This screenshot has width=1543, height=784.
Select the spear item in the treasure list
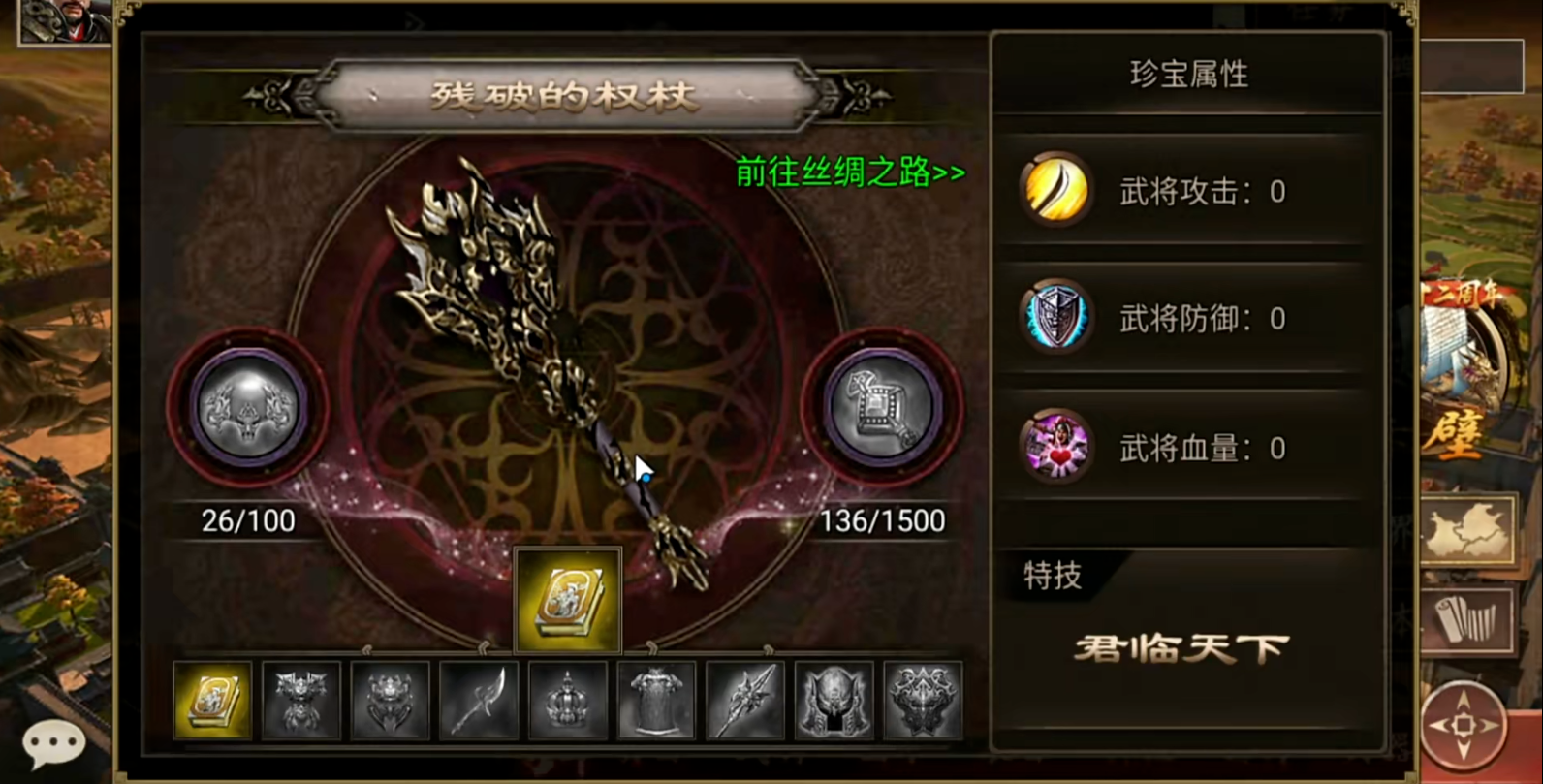pos(747,701)
